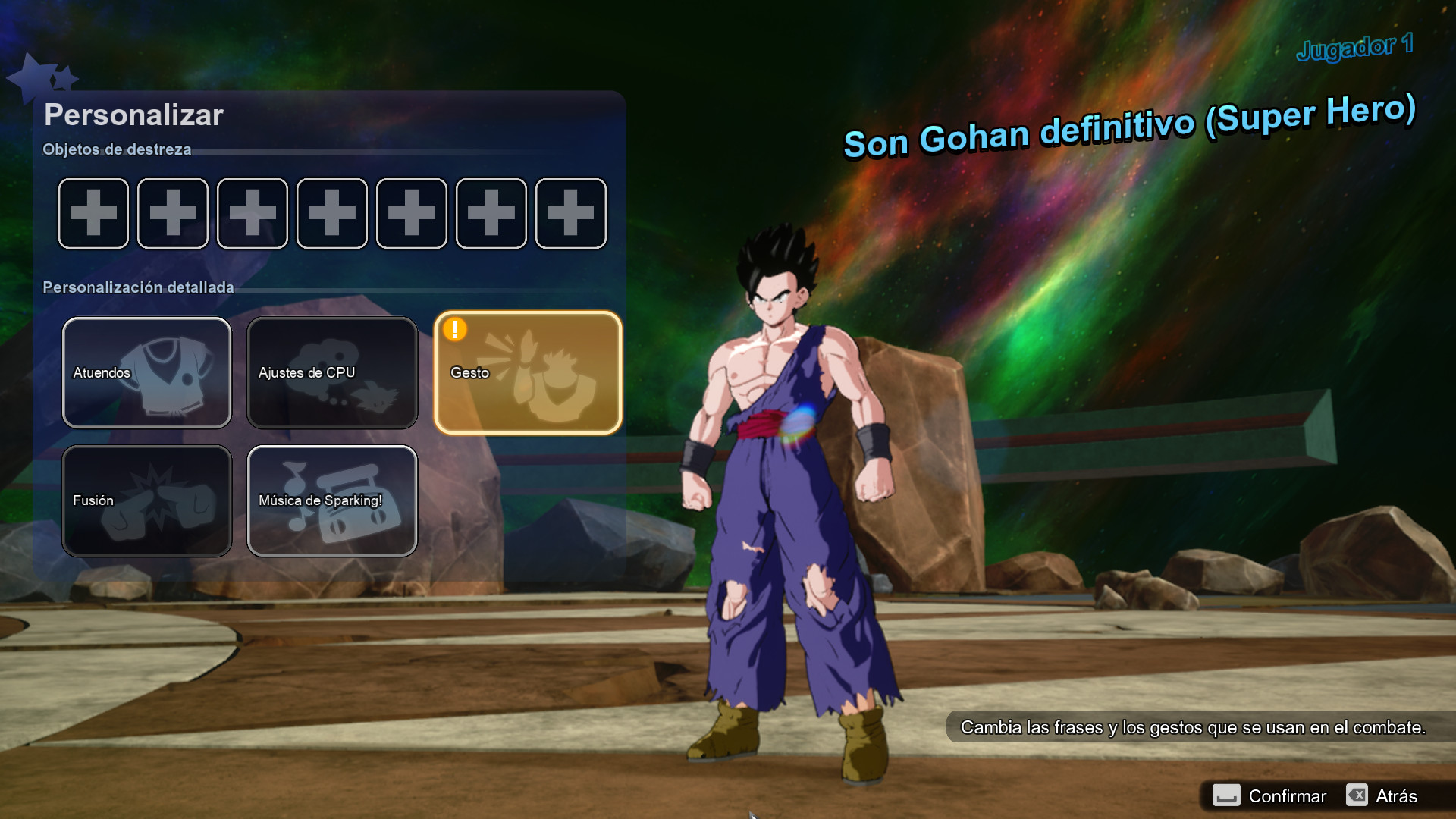Click the fourth plus slot
The width and height of the screenshot is (1456, 819).
coord(331,213)
